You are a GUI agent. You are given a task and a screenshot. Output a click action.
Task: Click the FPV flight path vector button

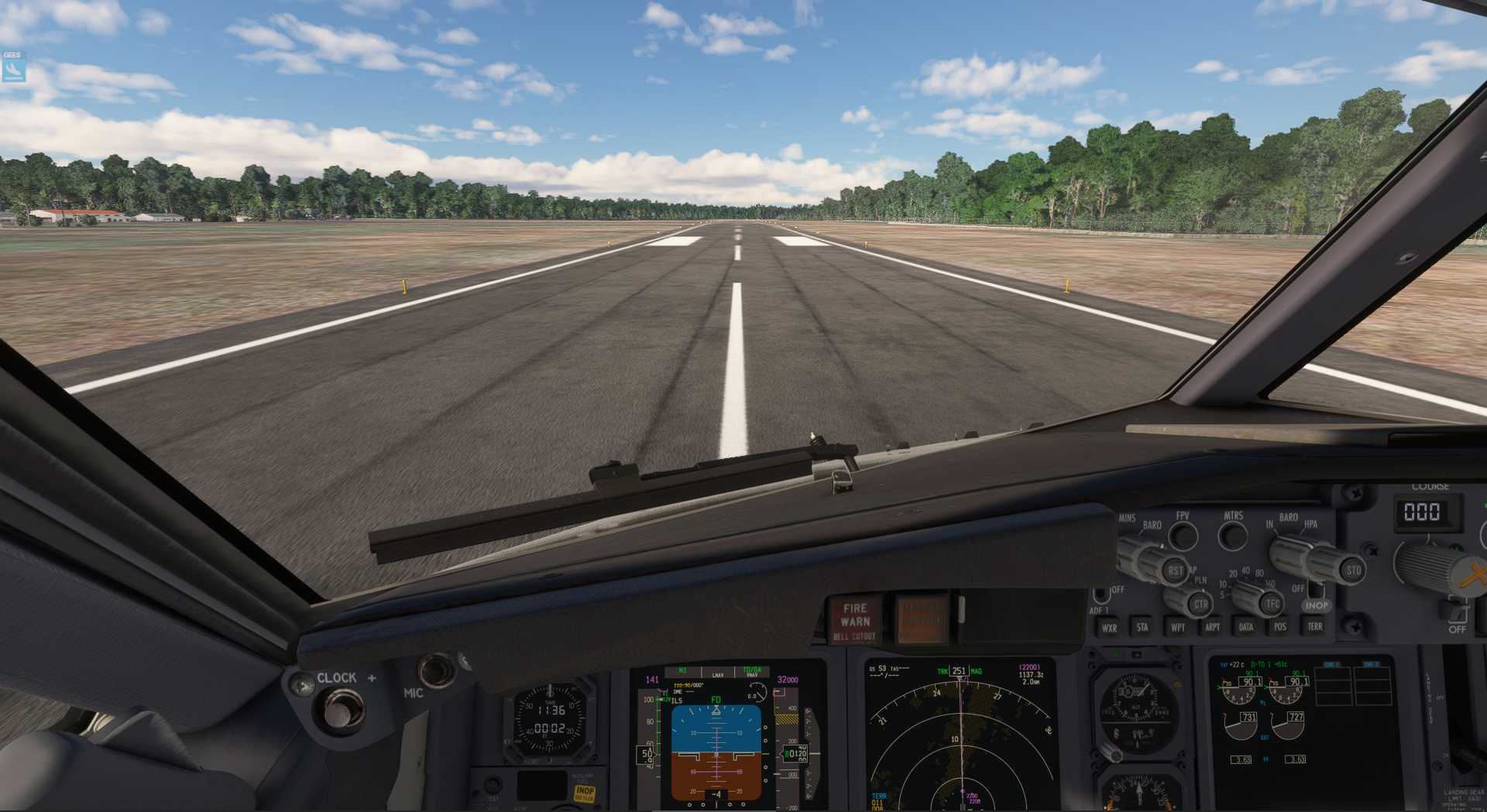click(1183, 536)
